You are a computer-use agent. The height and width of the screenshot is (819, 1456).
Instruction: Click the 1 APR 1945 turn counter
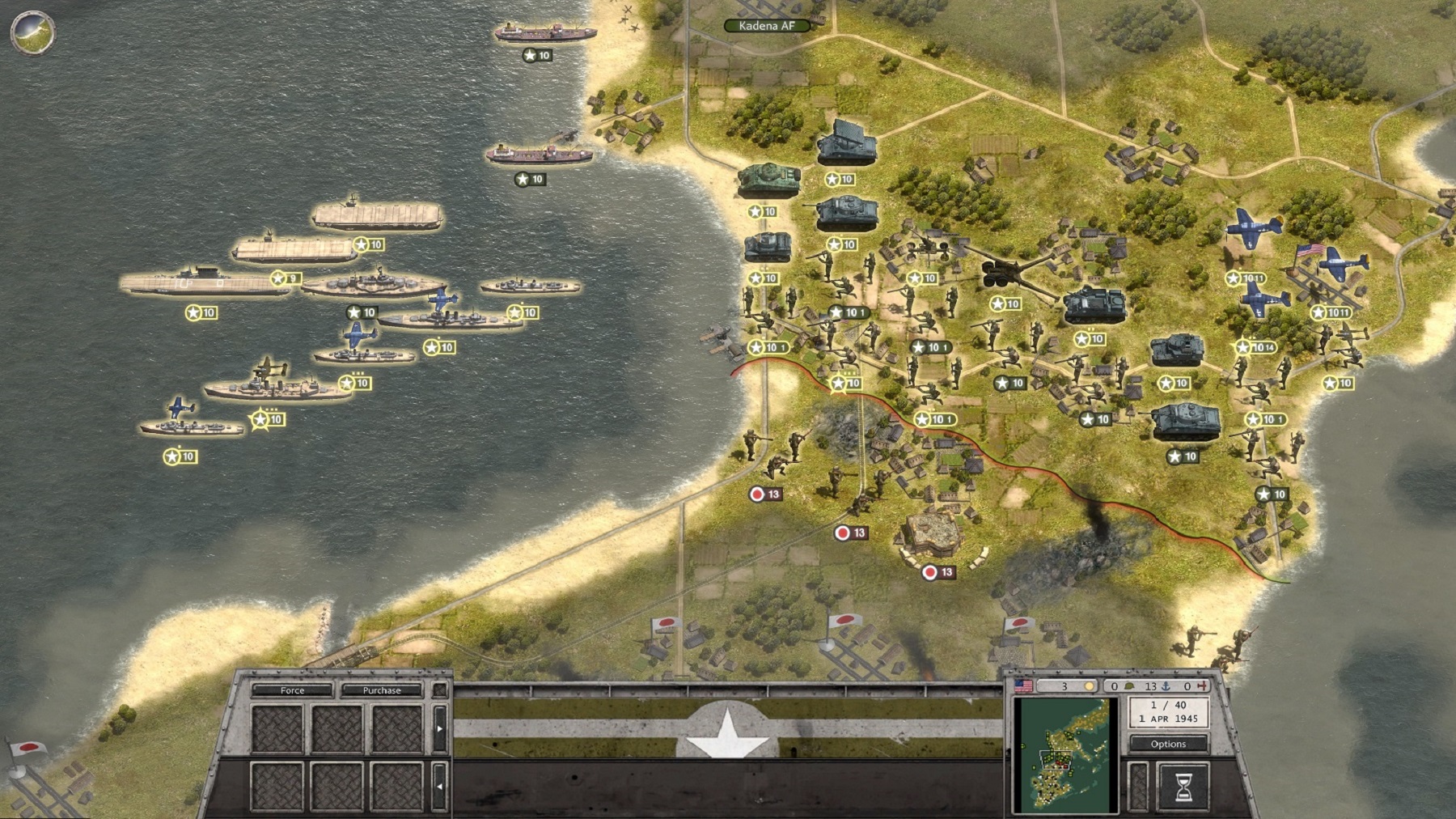[x=1170, y=719]
